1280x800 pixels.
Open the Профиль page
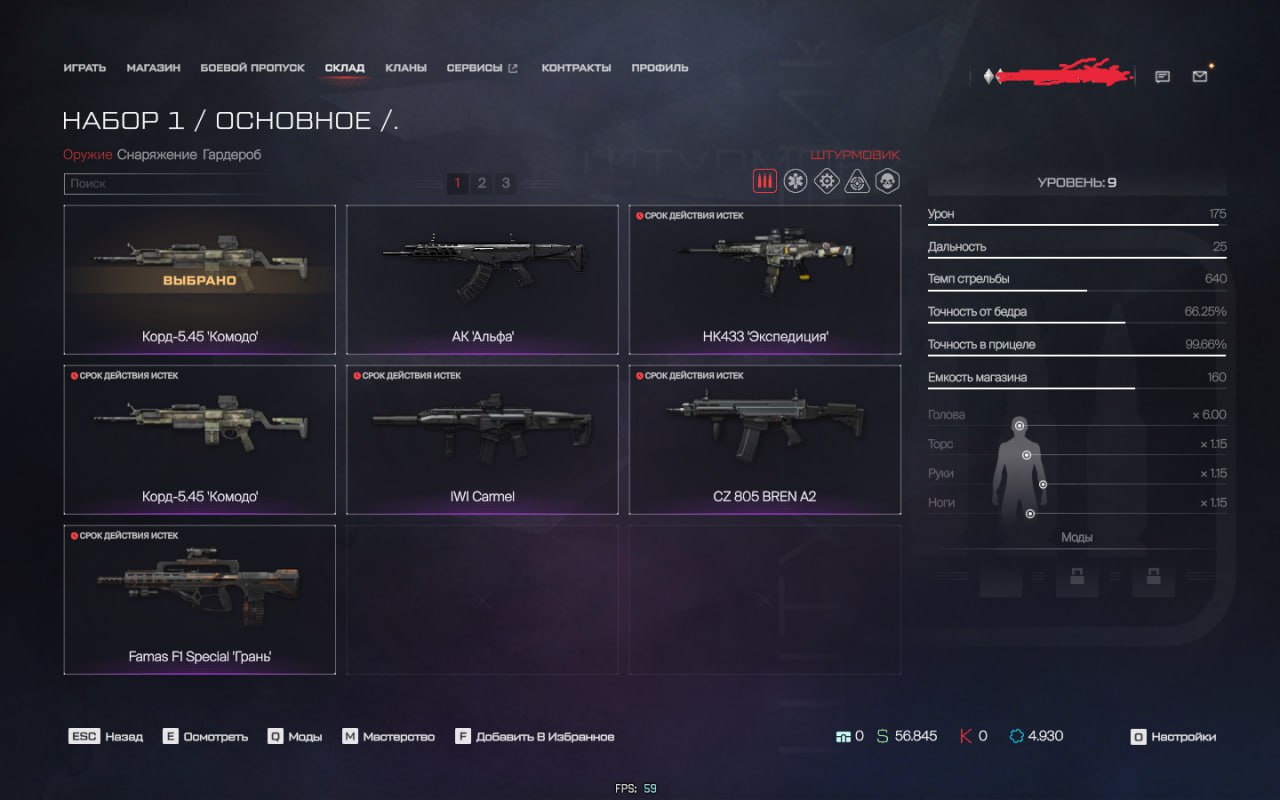pos(660,68)
